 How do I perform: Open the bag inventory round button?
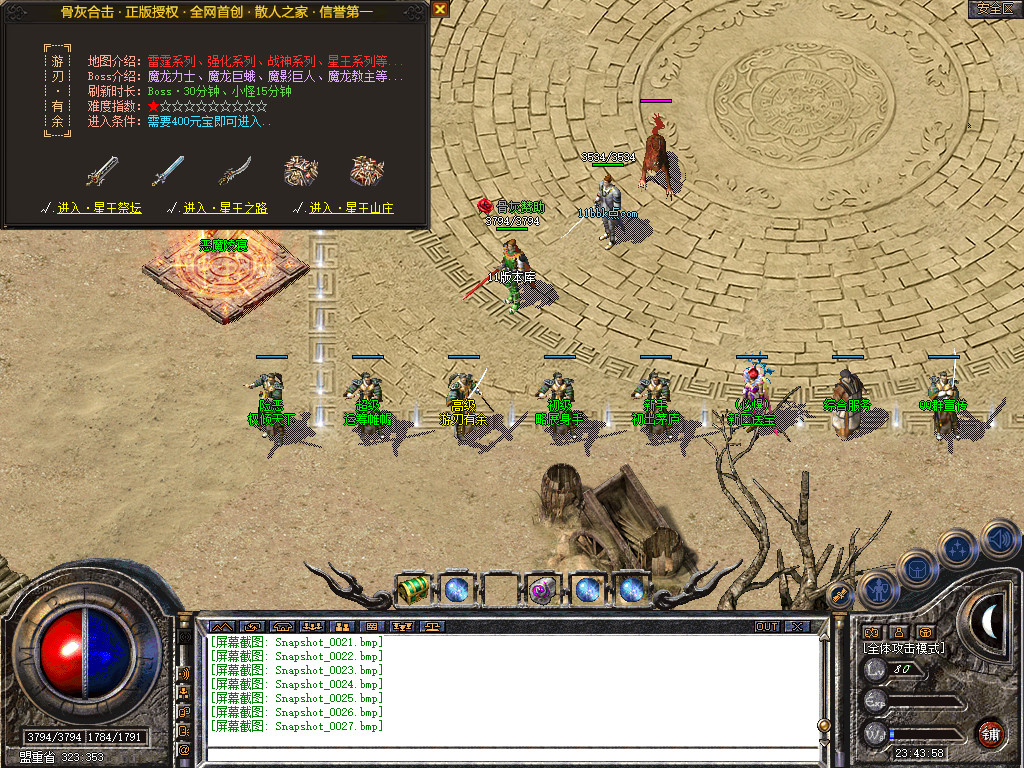coord(916,568)
